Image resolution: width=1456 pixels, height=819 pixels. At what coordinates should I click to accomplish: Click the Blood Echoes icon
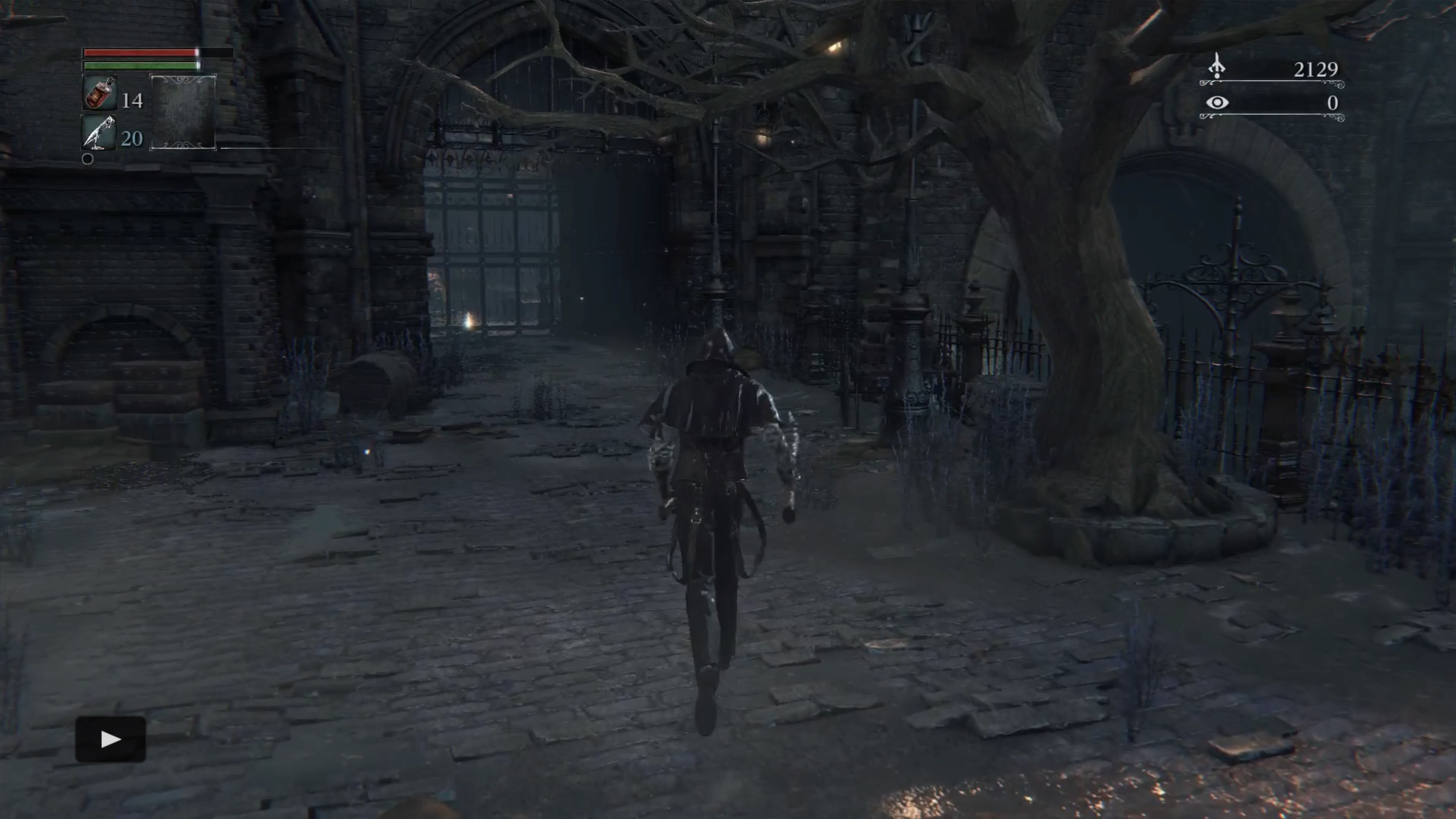[1217, 67]
